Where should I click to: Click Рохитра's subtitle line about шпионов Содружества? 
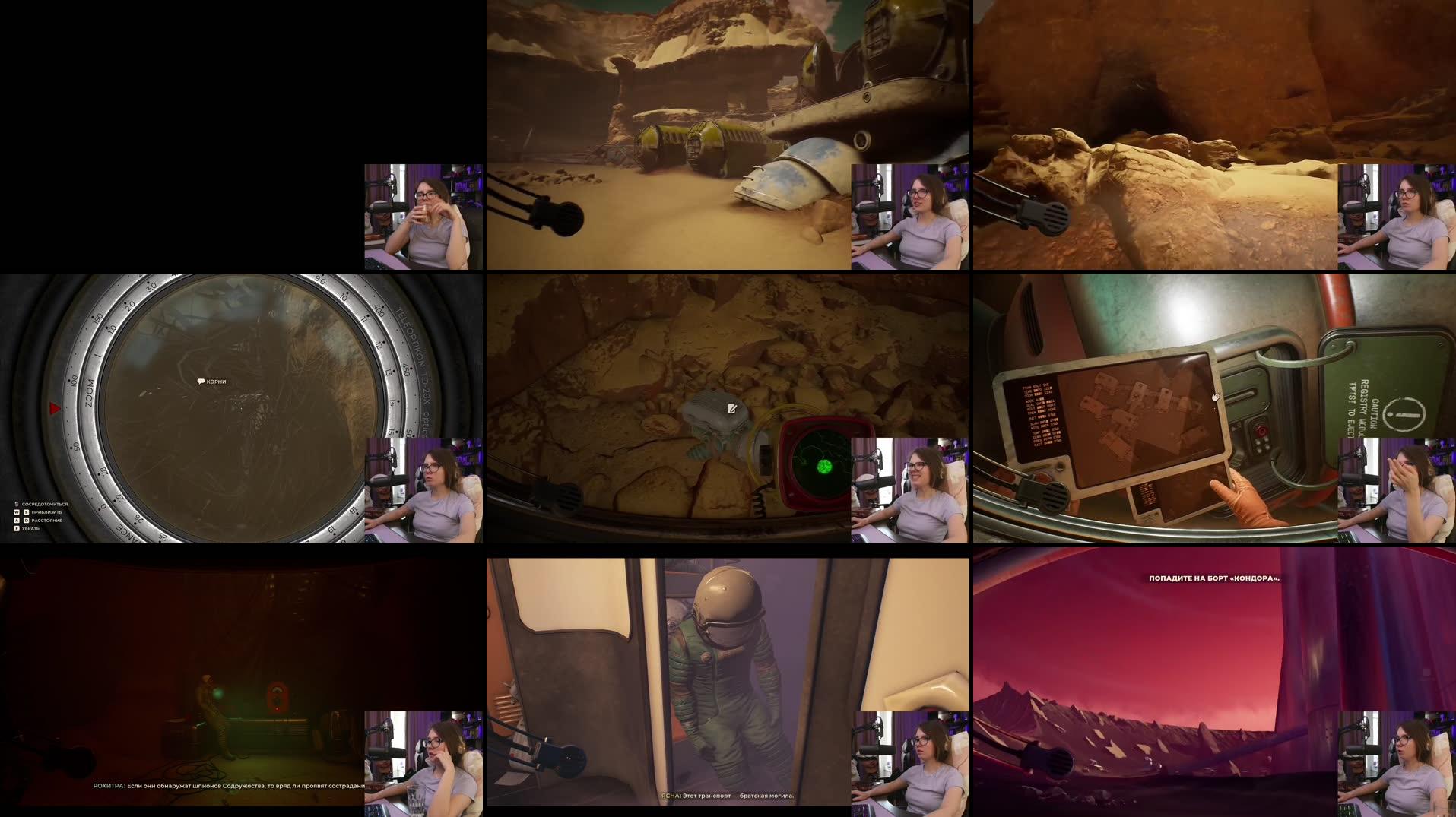coord(227,787)
